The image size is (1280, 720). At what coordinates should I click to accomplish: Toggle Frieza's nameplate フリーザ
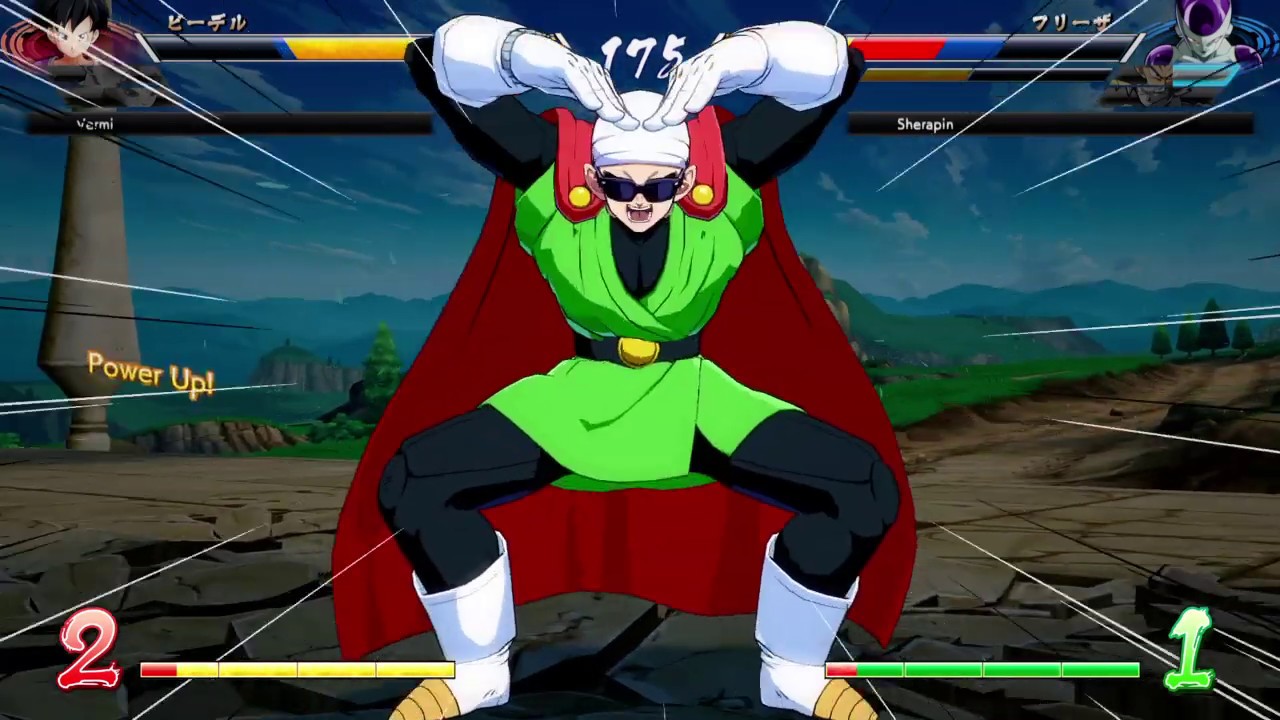(x=1072, y=24)
